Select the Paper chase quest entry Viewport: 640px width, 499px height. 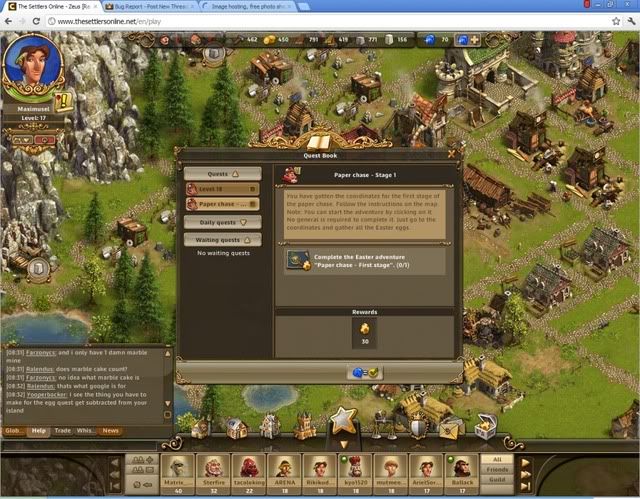coord(222,204)
